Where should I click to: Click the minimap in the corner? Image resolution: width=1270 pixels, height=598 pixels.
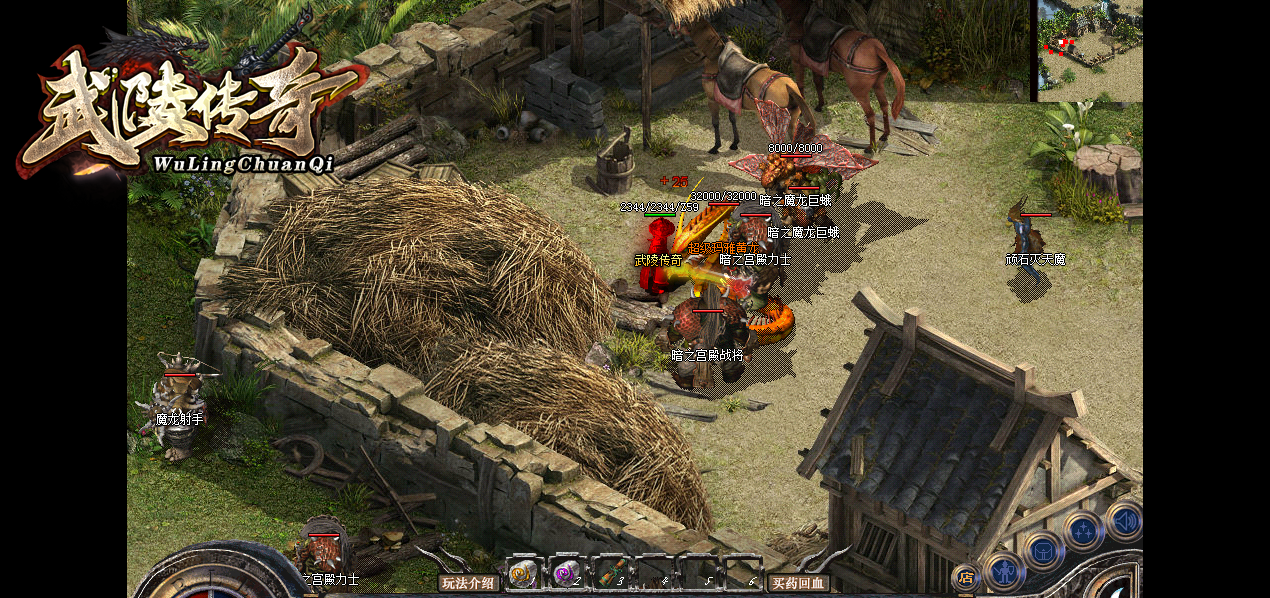click(x=1089, y=50)
